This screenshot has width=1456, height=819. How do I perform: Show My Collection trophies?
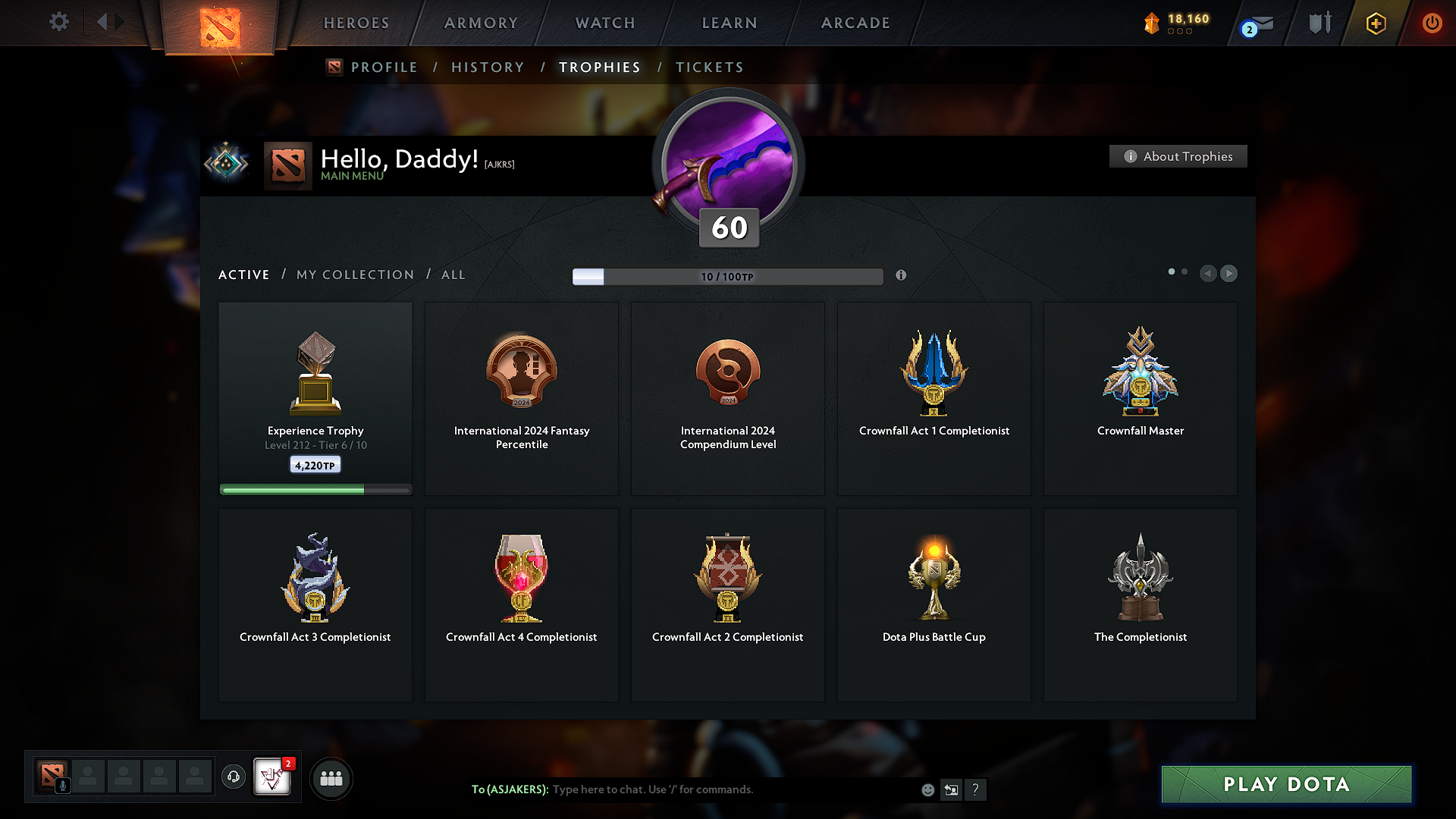click(355, 275)
